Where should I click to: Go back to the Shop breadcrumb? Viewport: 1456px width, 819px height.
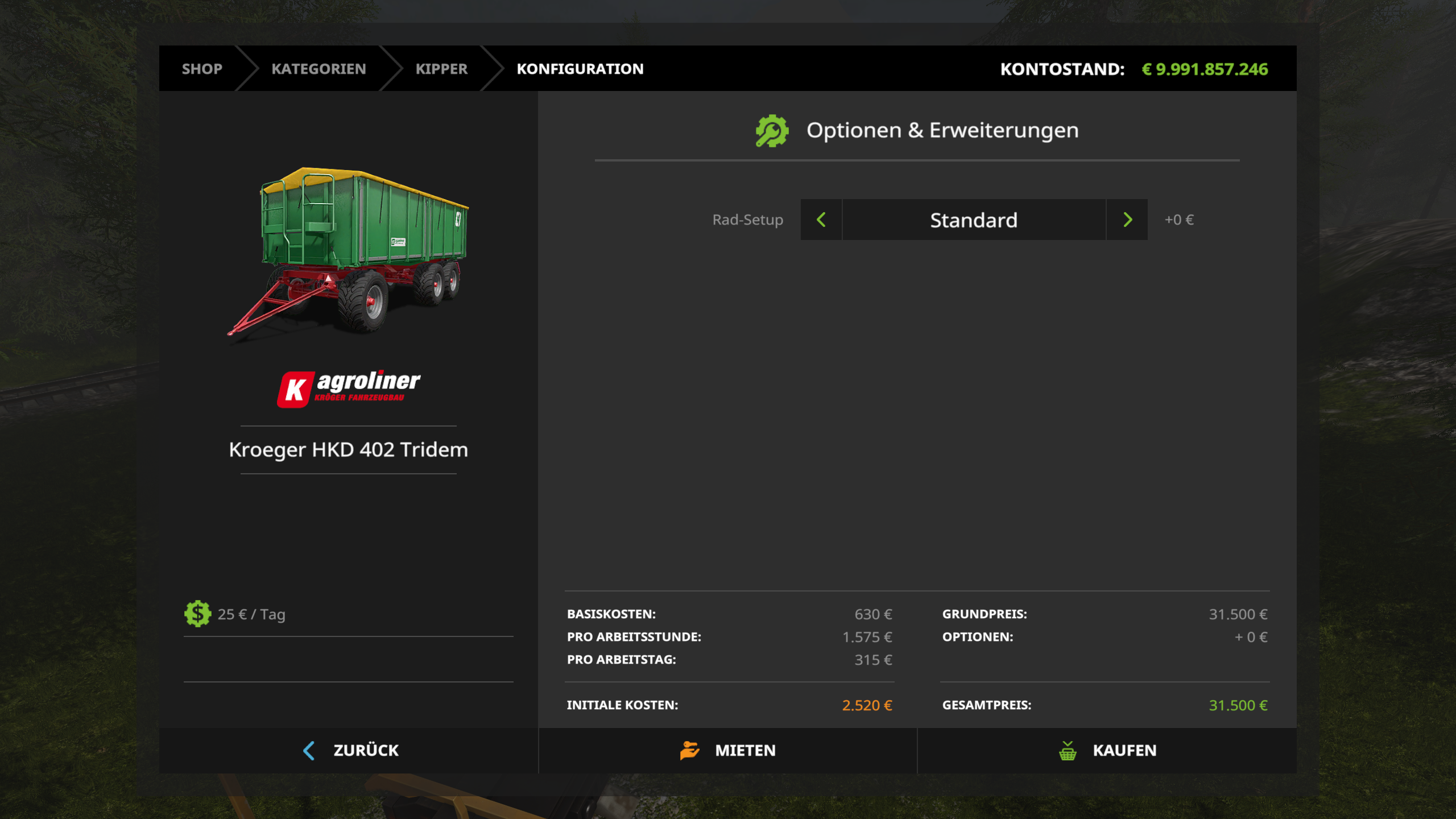point(202,69)
